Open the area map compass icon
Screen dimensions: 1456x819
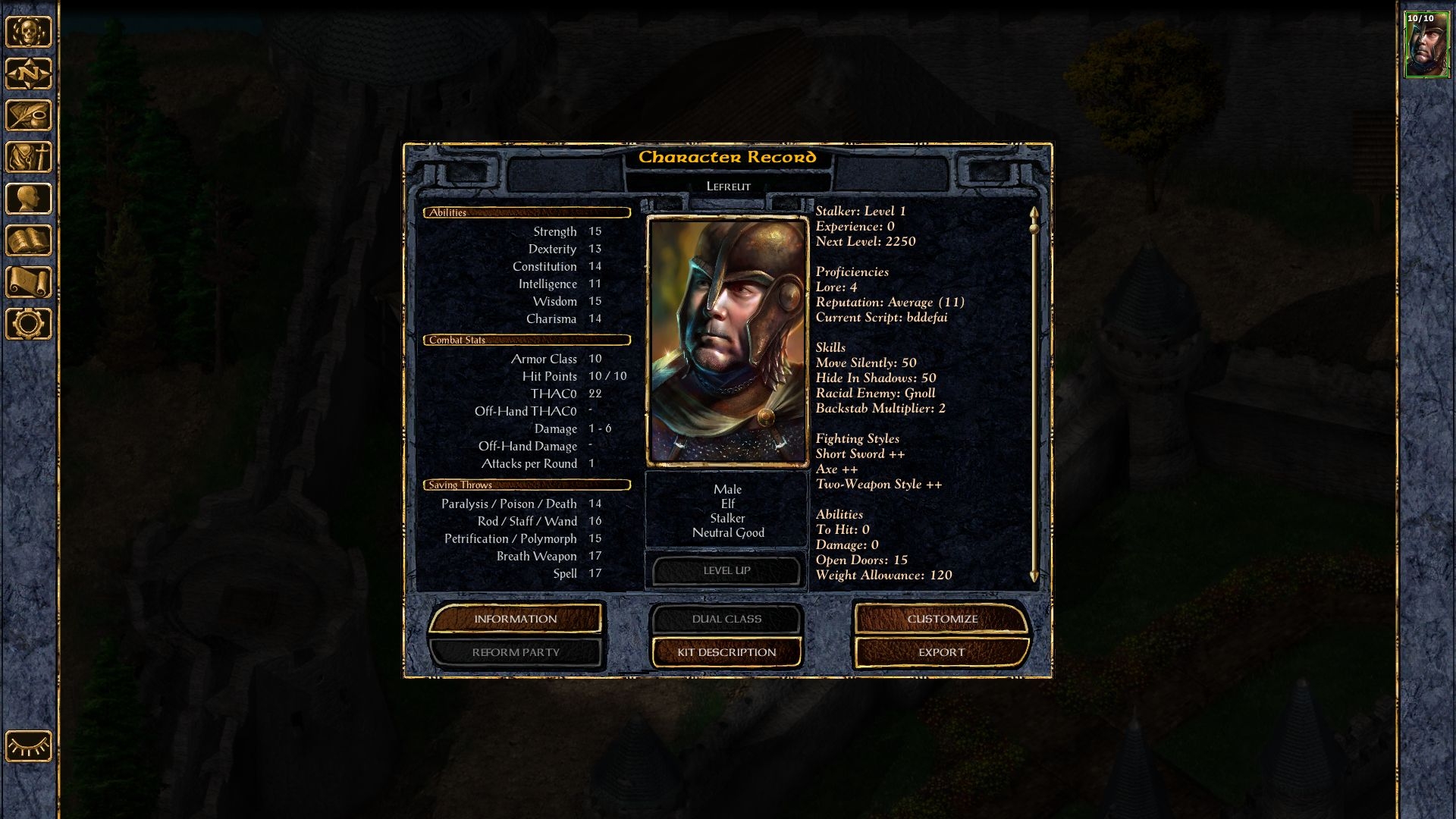tap(29, 74)
